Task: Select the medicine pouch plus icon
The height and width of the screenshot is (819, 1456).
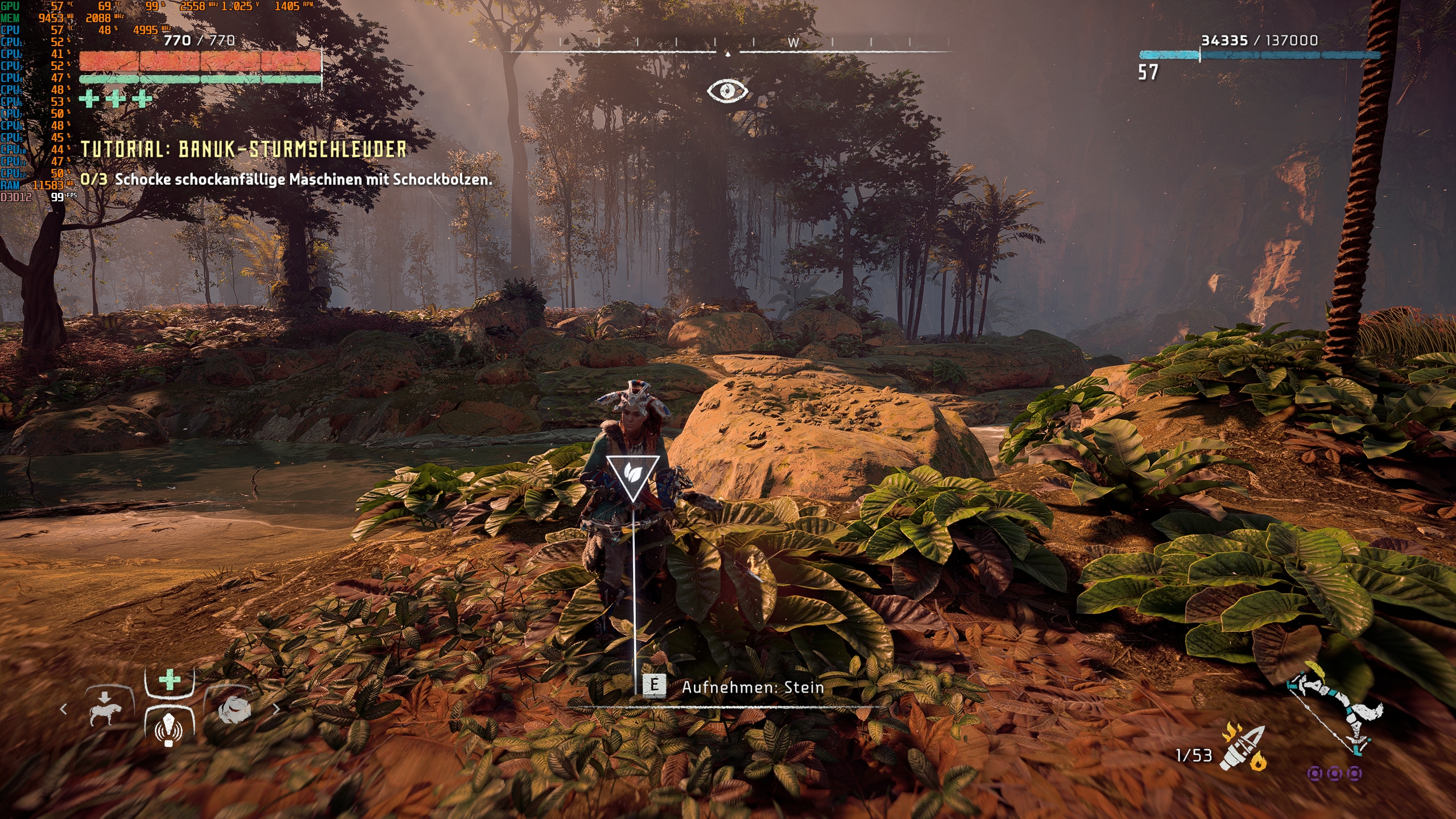Action: click(169, 679)
